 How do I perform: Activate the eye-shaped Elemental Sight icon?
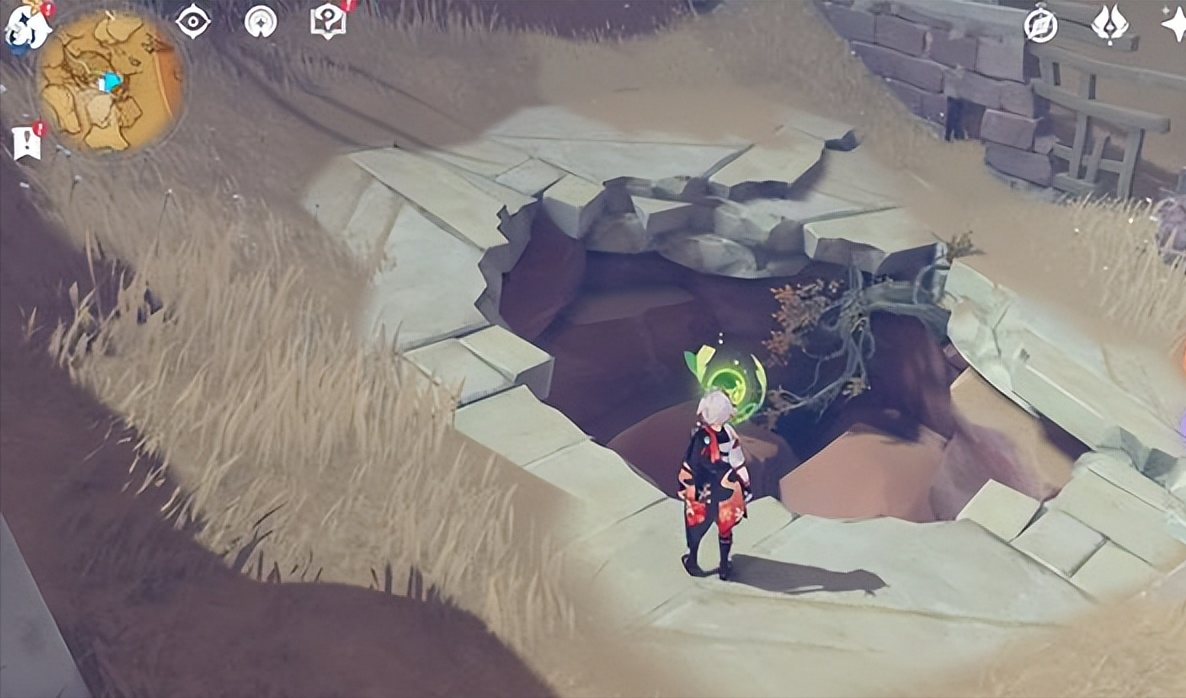coord(193,21)
